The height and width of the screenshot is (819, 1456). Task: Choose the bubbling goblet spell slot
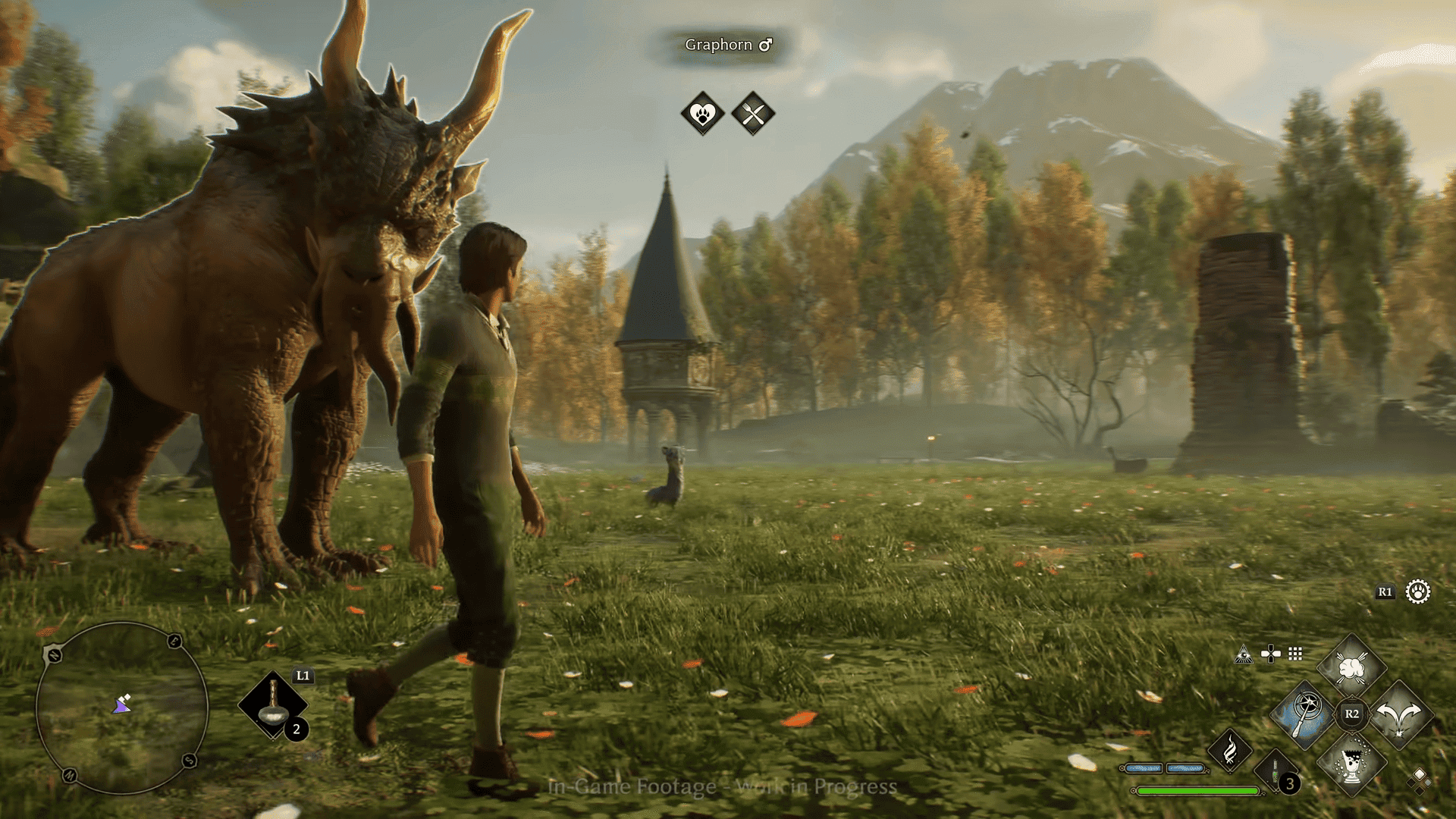[x=1352, y=761]
